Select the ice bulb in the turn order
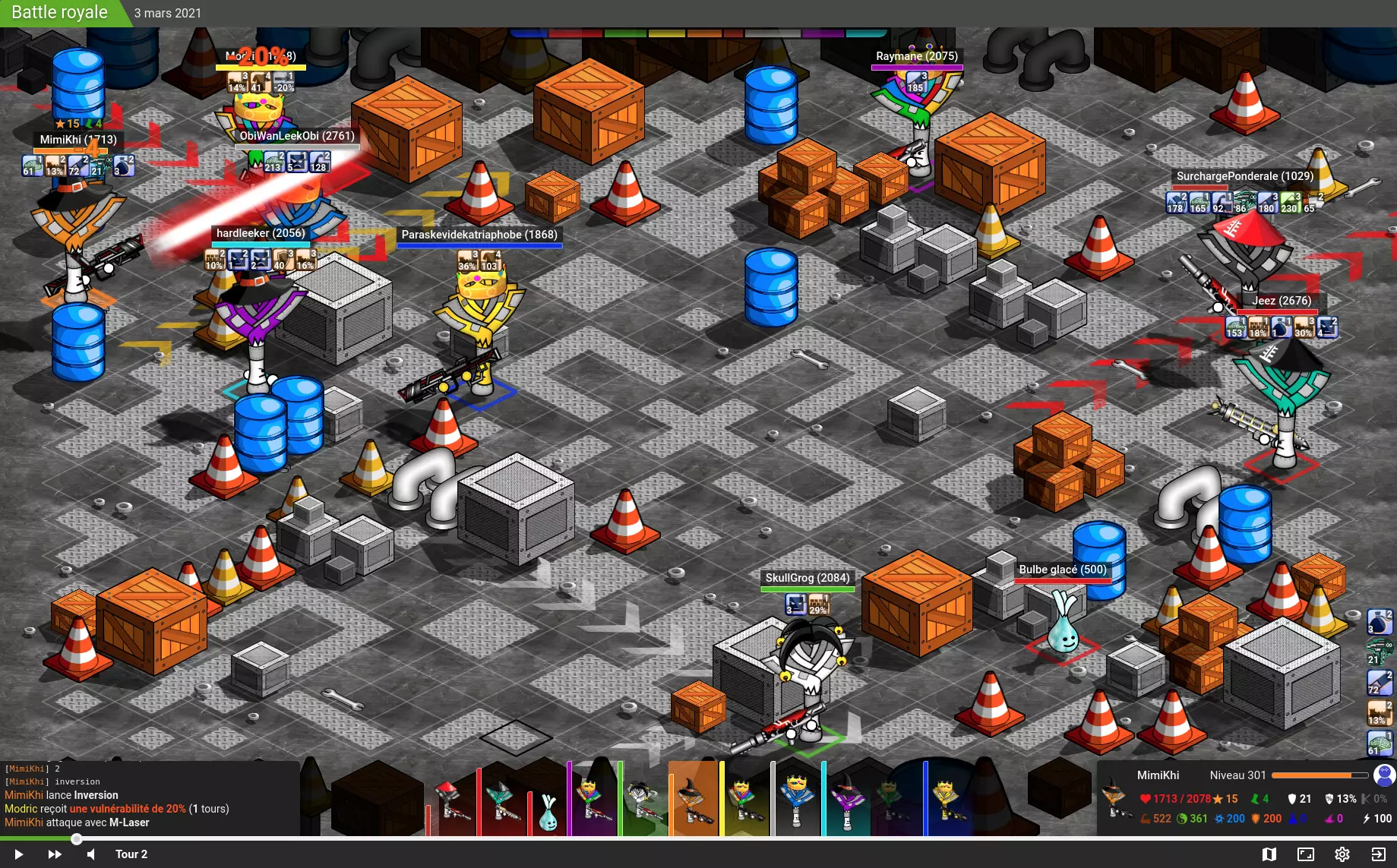1397x868 pixels. (x=548, y=810)
